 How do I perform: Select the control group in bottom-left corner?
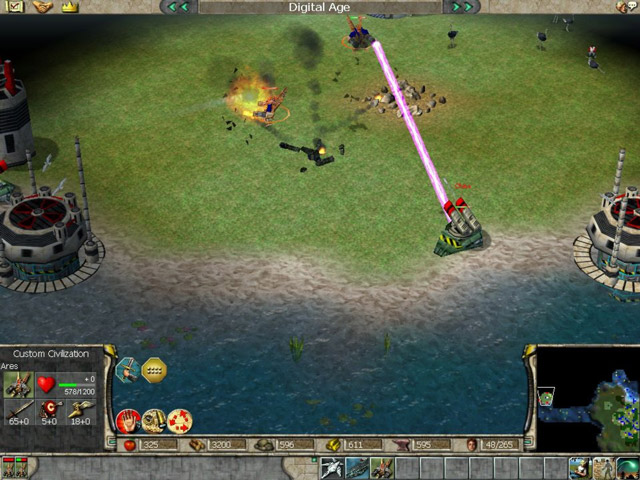pos(15,468)
